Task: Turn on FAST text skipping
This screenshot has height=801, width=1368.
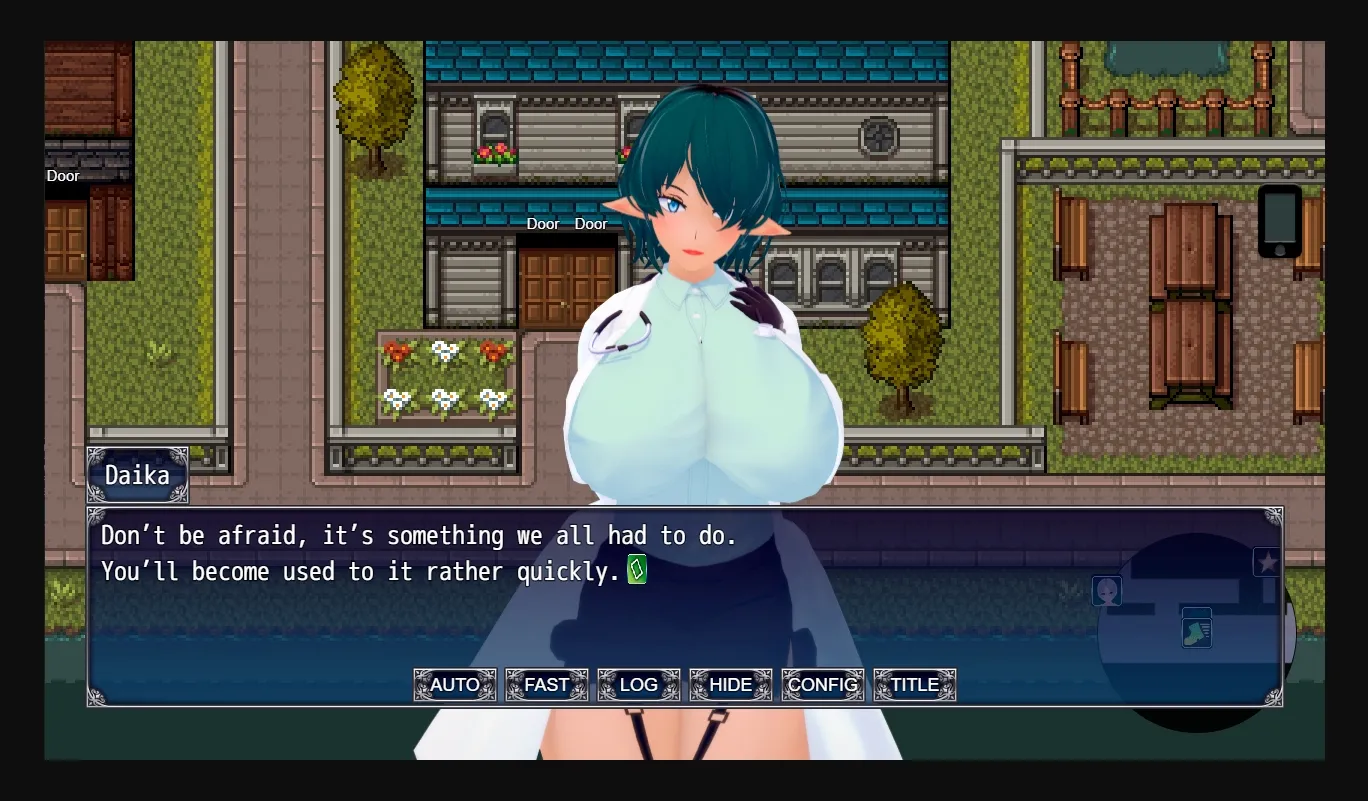Action: [547, 685]
